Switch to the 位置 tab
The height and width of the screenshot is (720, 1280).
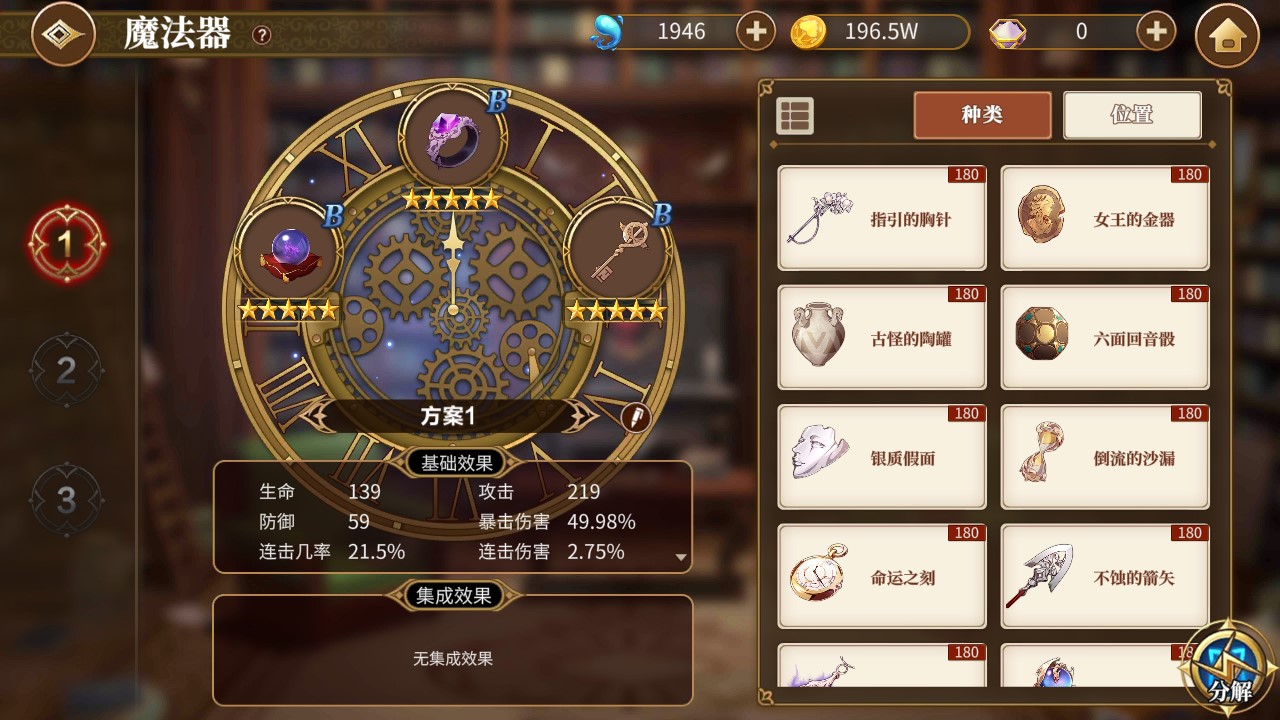tap(1131, 115)
